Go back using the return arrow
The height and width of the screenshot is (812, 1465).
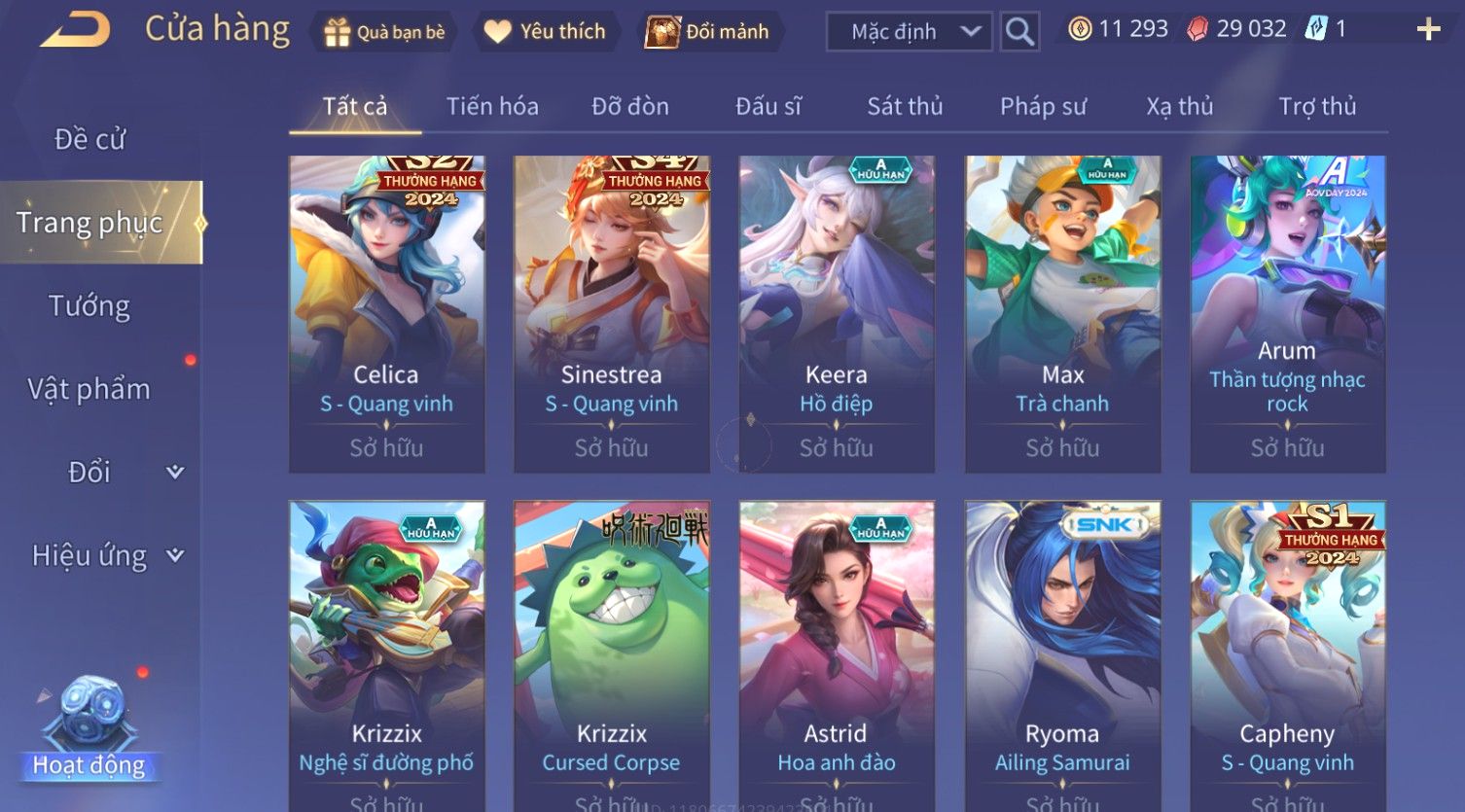[x=76, y=30]
